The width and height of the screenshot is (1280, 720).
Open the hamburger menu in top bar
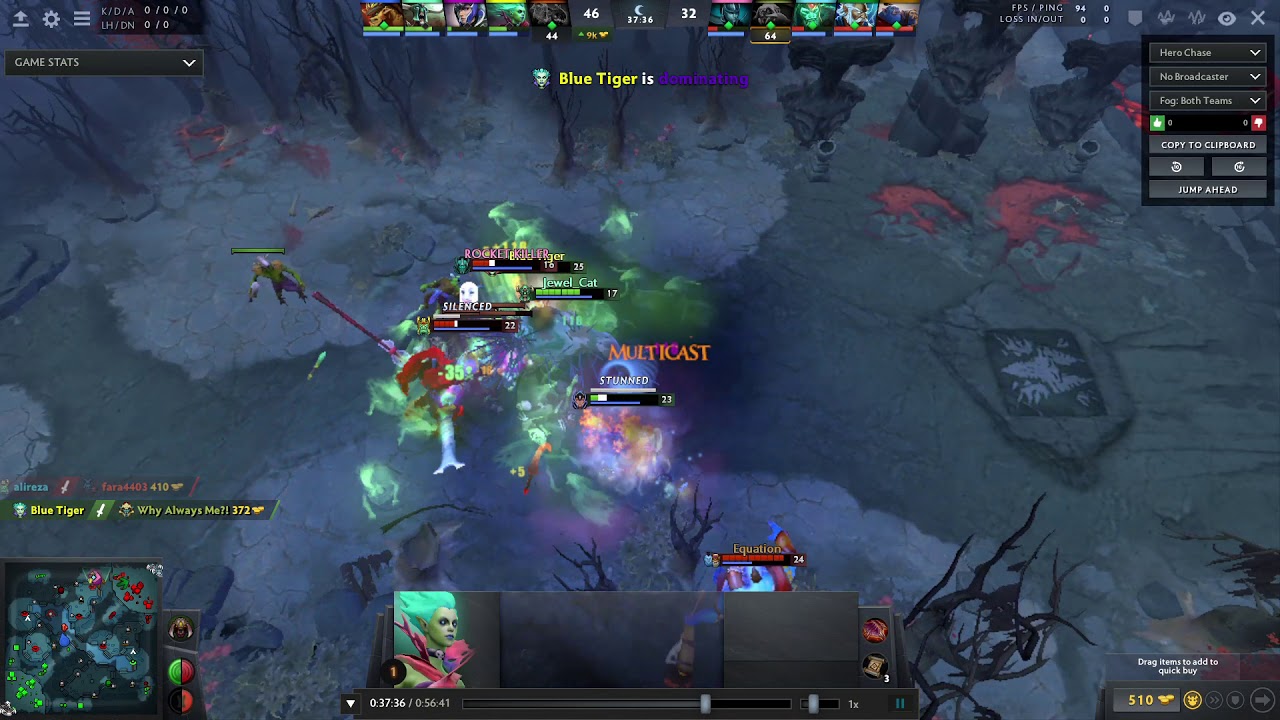[x=82, y=18]
